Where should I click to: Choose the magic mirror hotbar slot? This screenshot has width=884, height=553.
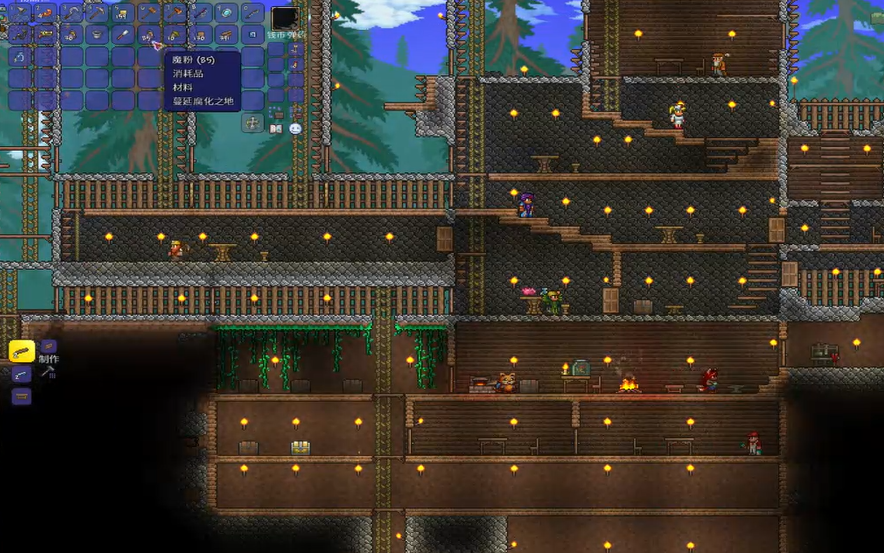[x=226, y=13]
